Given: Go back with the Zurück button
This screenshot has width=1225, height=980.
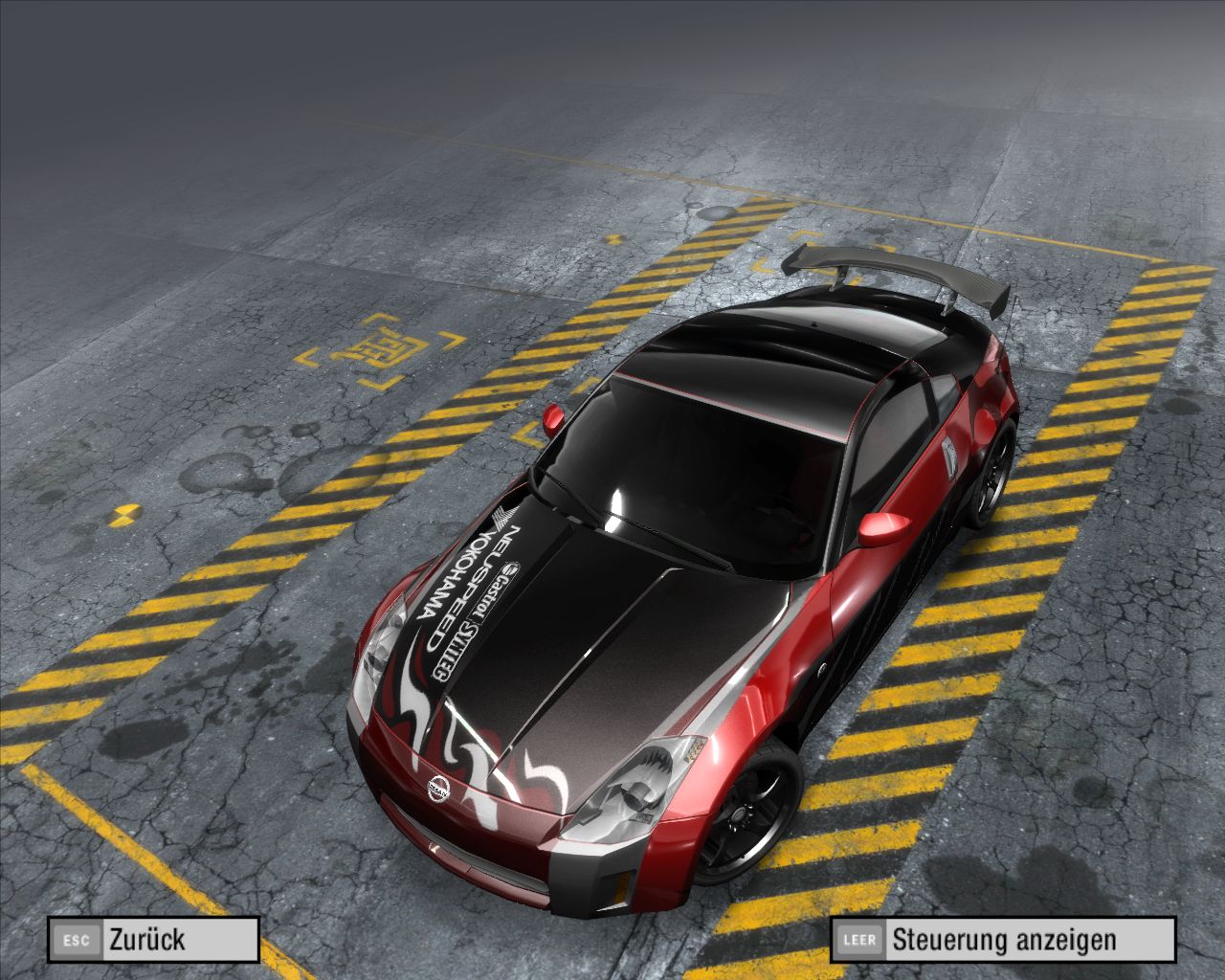Looking at the screenshot, I should pos(154,939).
